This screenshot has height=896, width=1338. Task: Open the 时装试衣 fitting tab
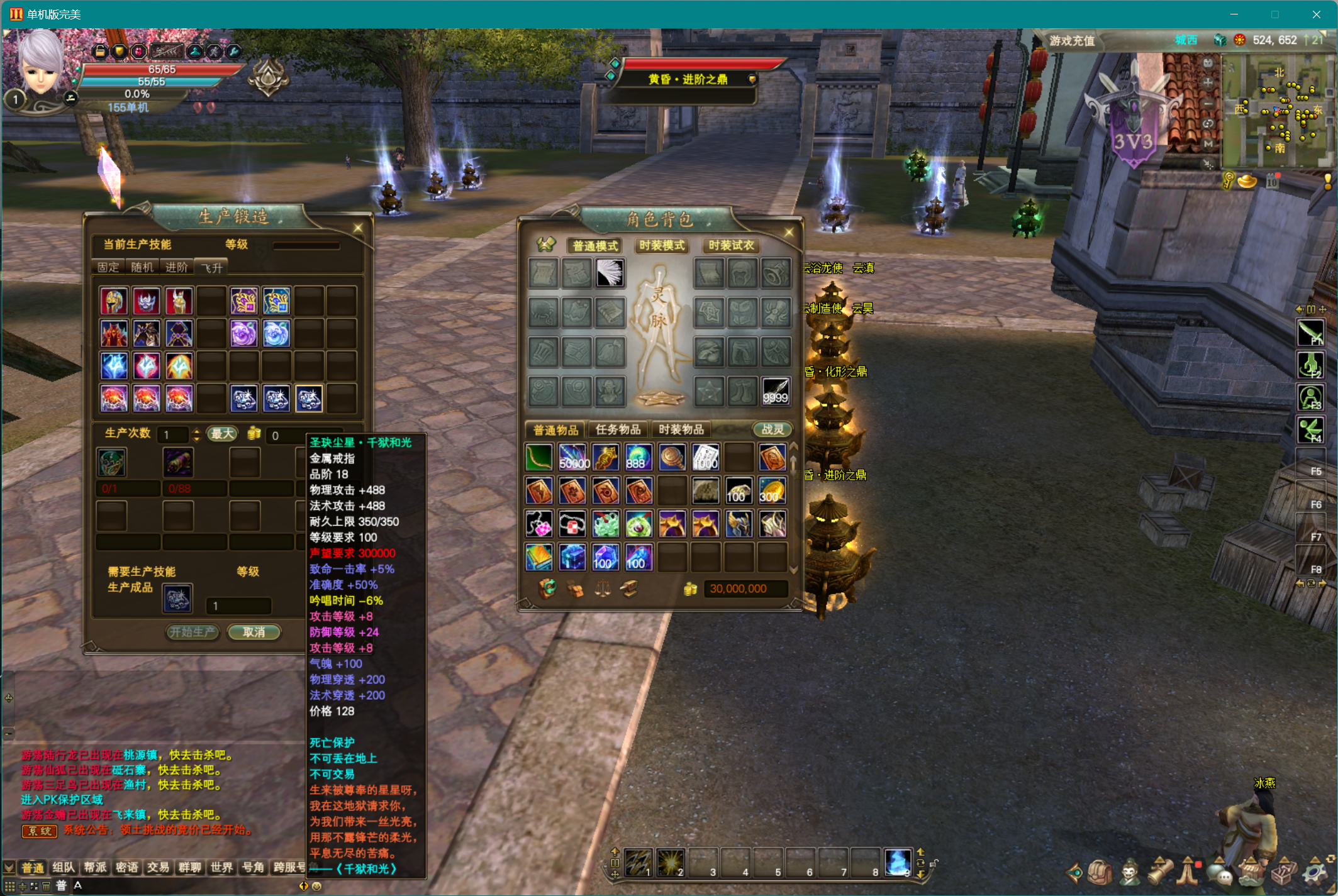coord(730,245)
